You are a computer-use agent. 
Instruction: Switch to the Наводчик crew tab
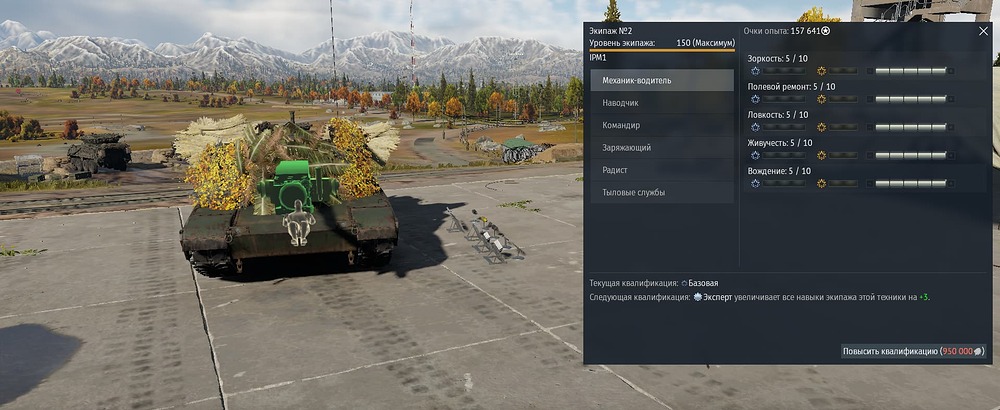coord(662,103)
